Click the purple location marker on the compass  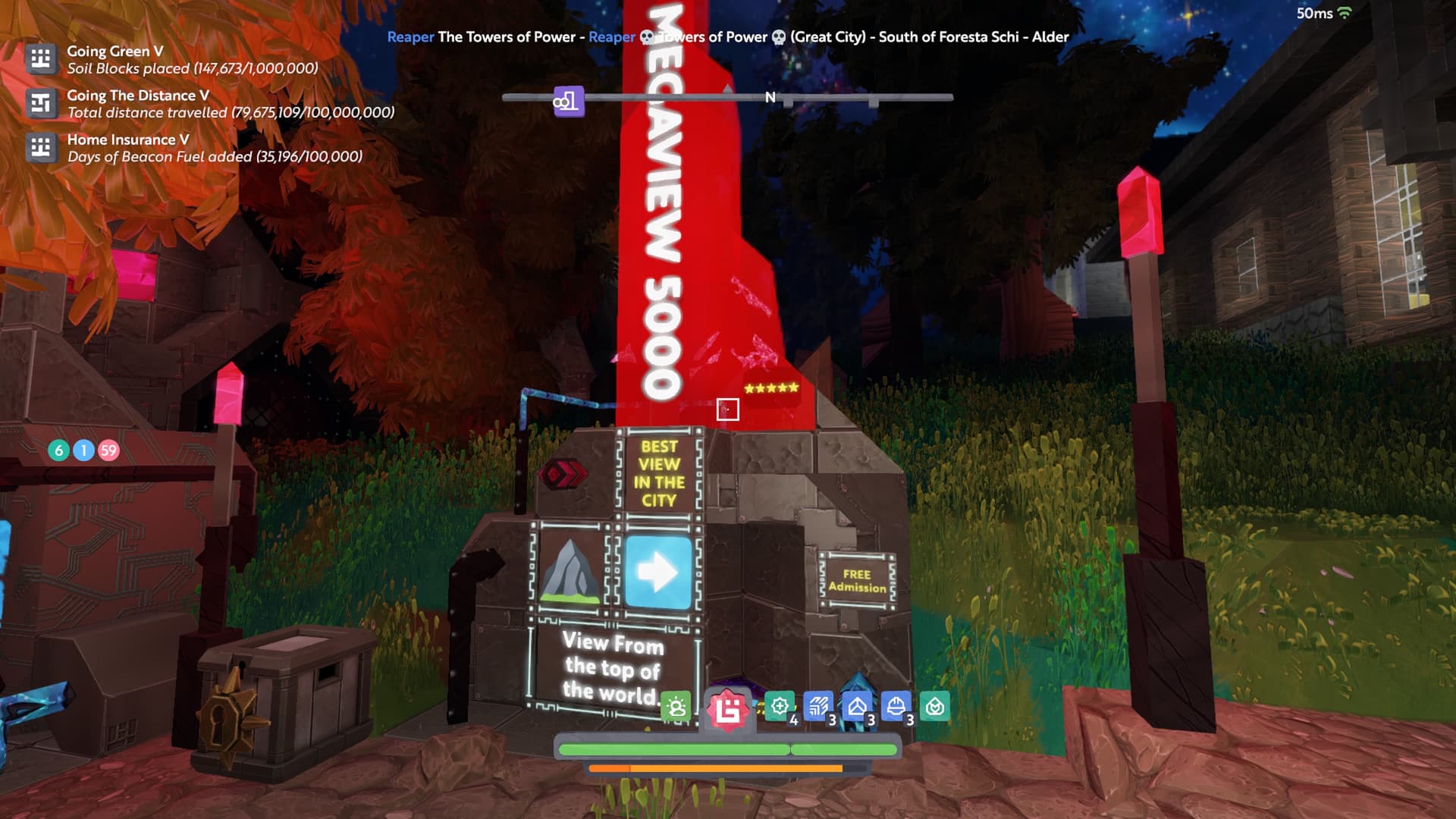click(x=568, y=101)
